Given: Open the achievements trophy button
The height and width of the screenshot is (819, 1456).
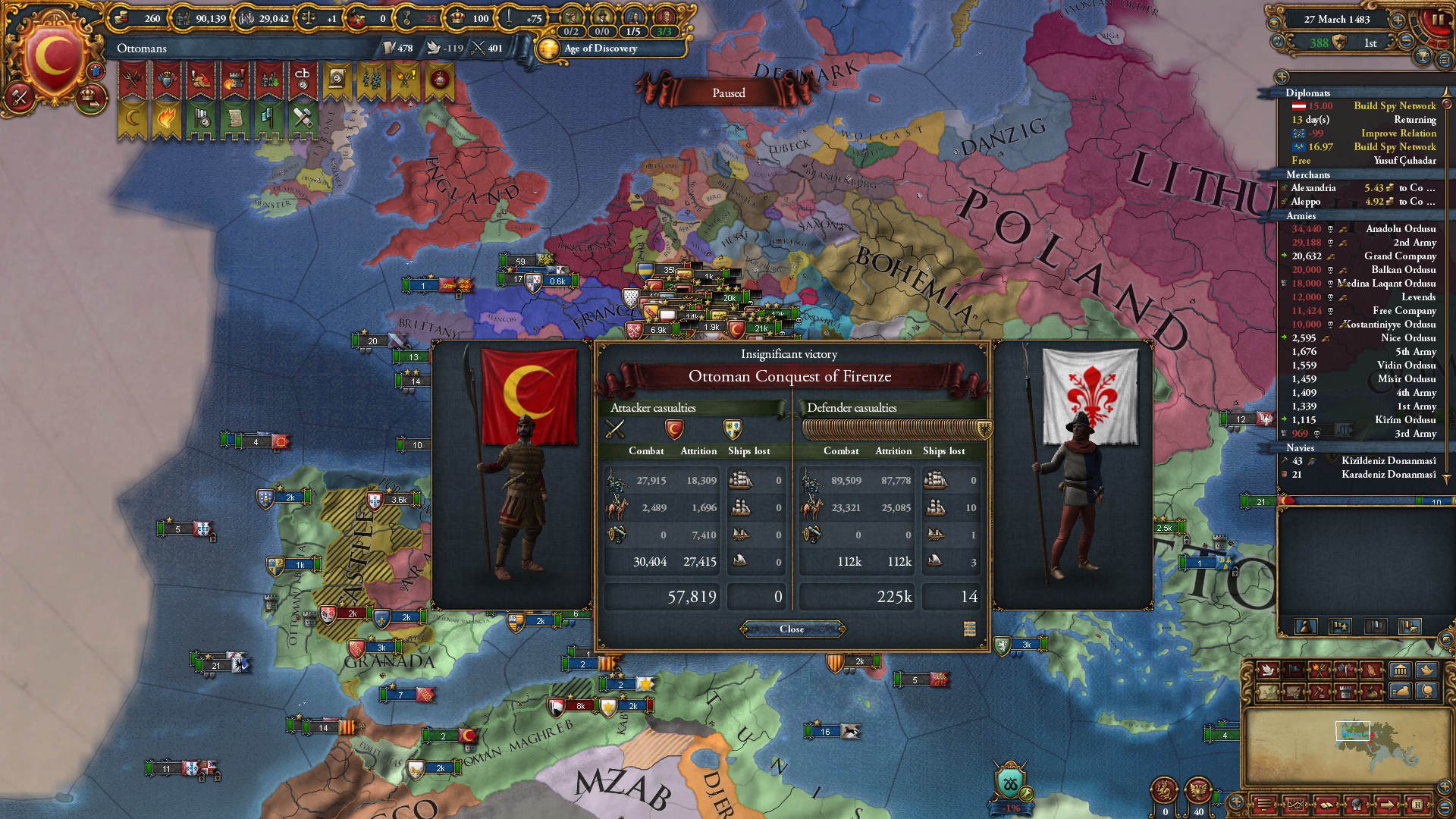Looking at the screenshot, I should coord(1423,56).
